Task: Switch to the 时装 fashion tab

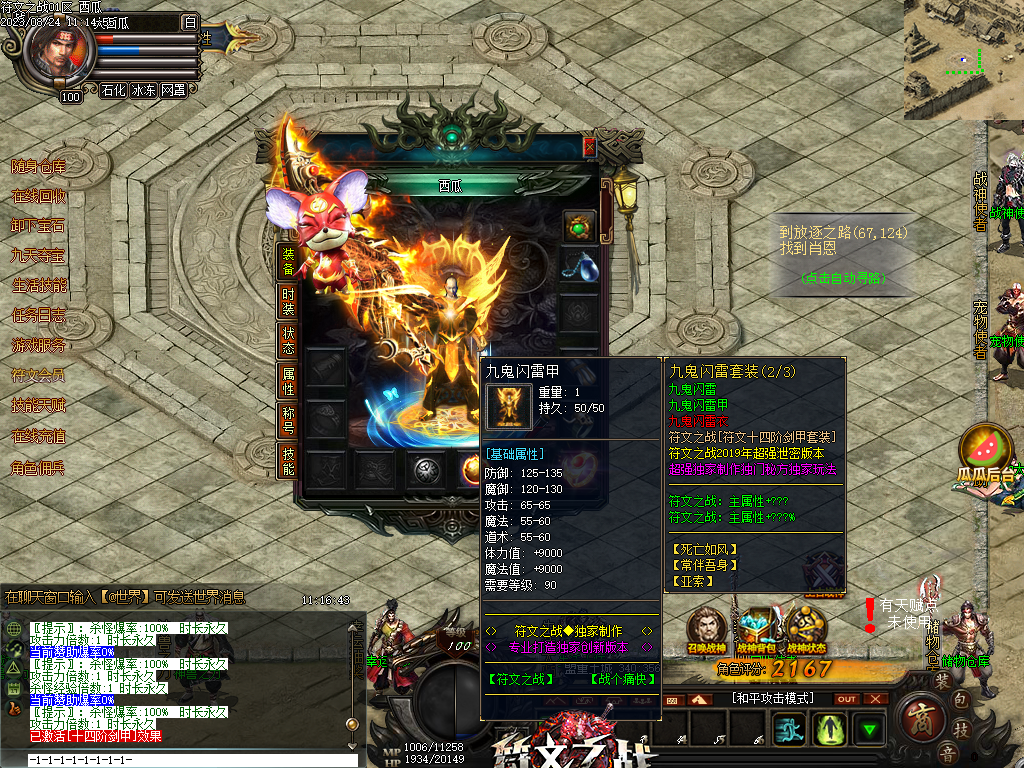Action: click(x=288, y=301)
